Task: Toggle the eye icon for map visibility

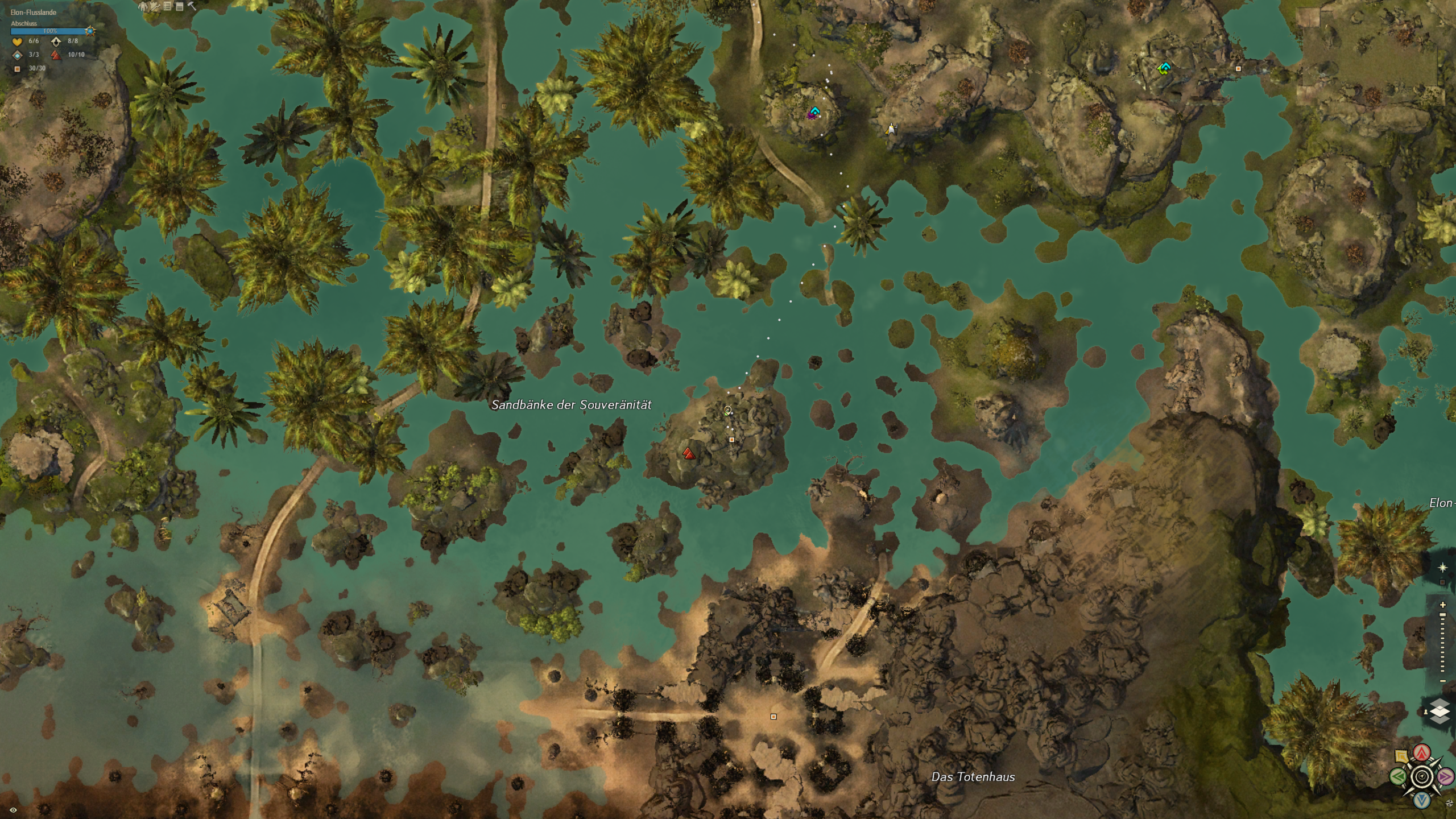Action: 13,810
